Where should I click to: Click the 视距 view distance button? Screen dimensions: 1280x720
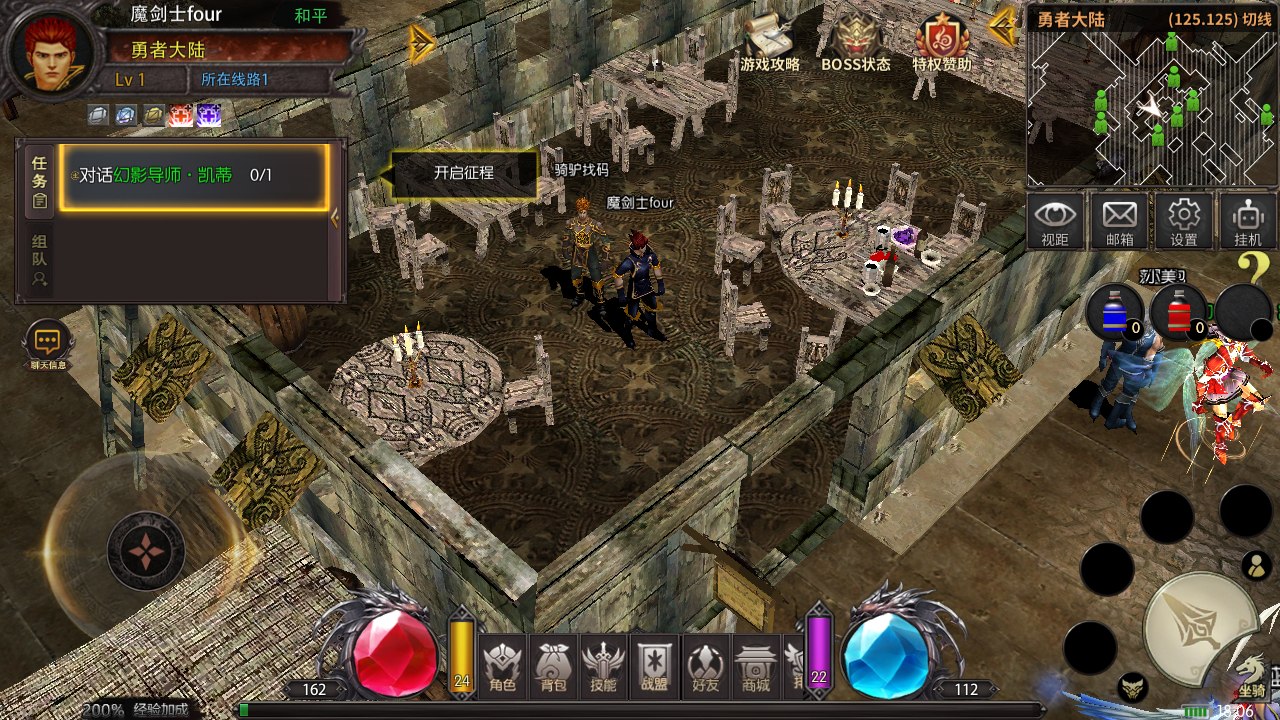(1055, 221)
